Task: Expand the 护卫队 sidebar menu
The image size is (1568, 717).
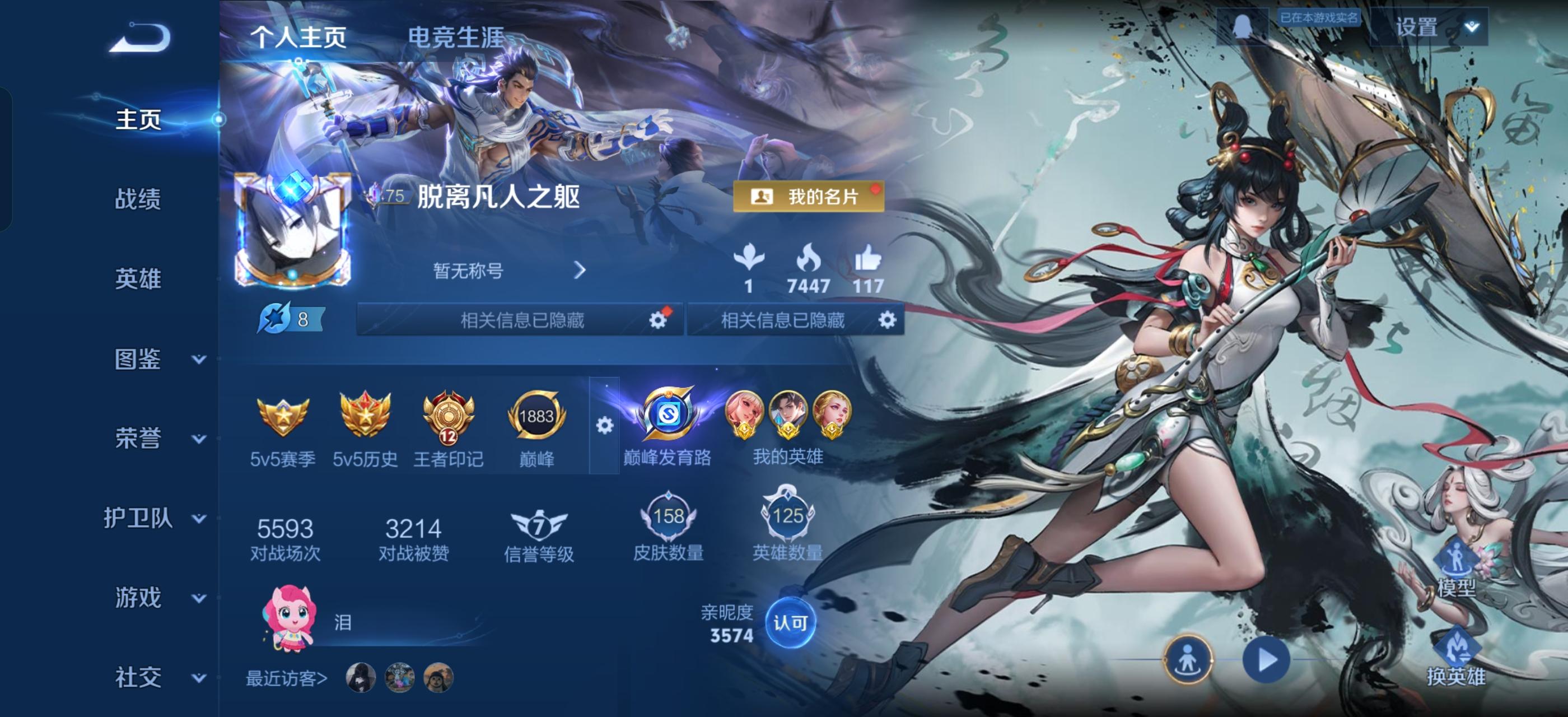Action: pyautogui.click(x=155, y=518)
